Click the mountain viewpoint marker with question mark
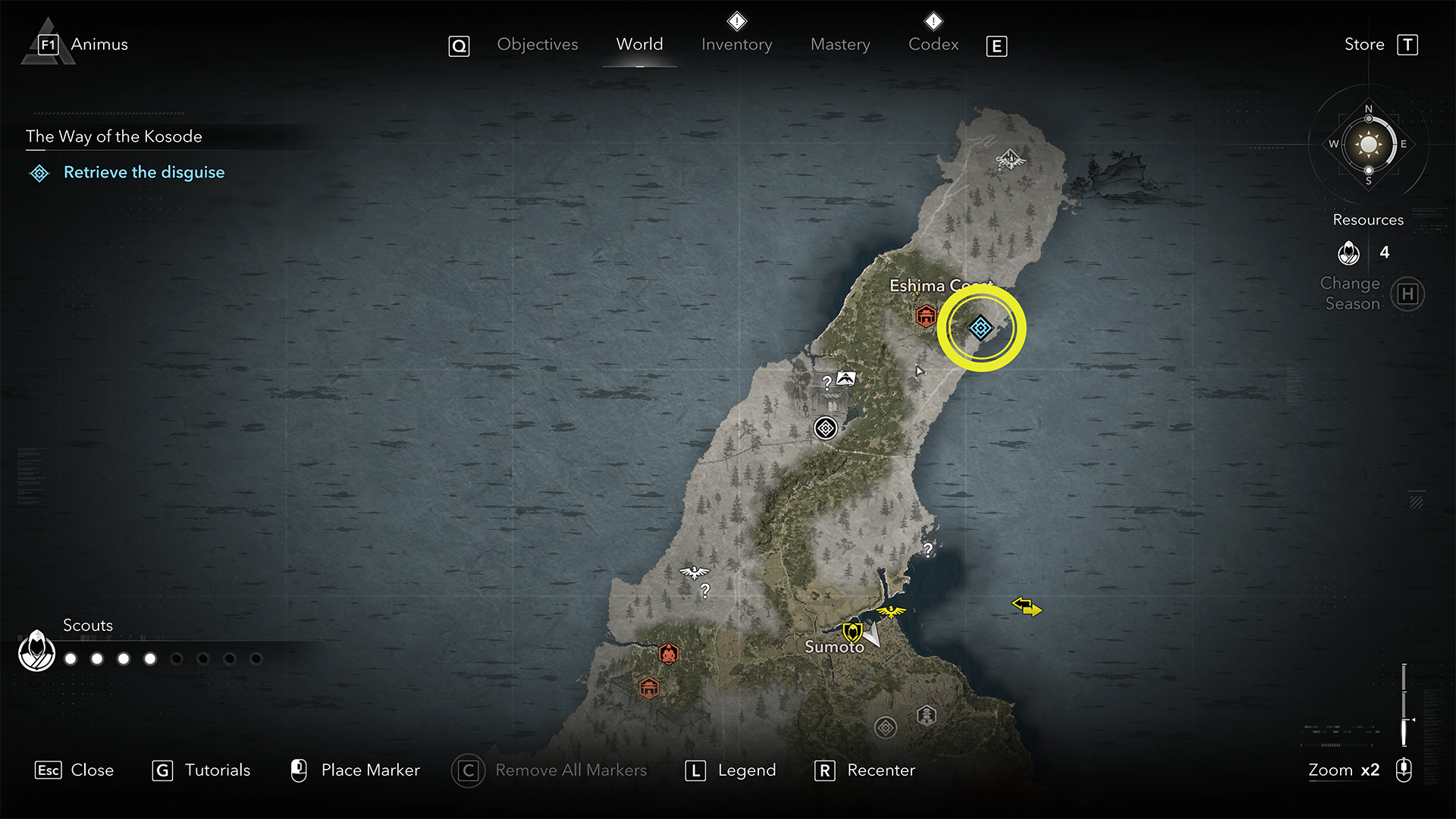 coord(845,378)
